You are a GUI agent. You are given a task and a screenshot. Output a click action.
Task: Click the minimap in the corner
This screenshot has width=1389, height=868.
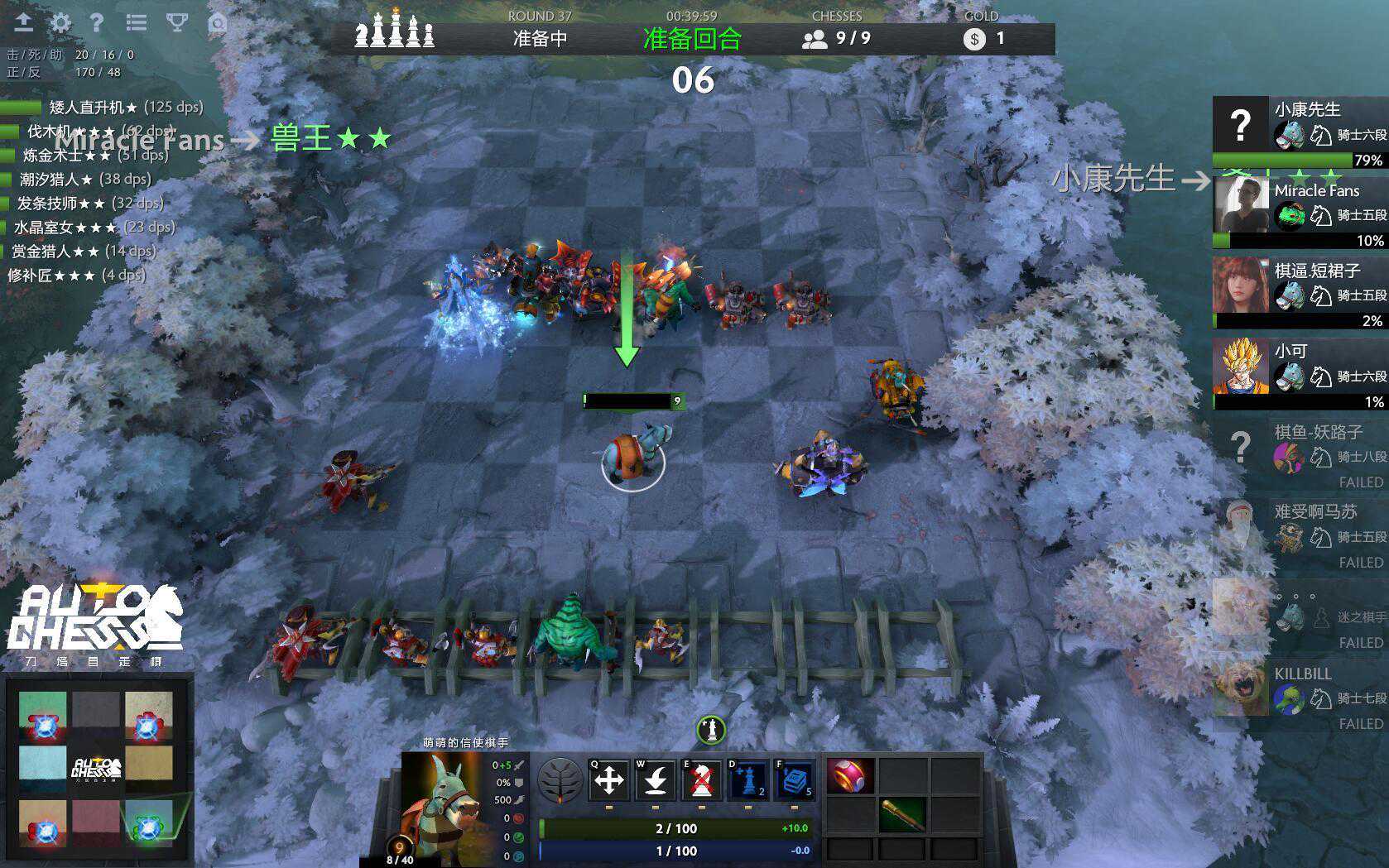pos(97,768)
